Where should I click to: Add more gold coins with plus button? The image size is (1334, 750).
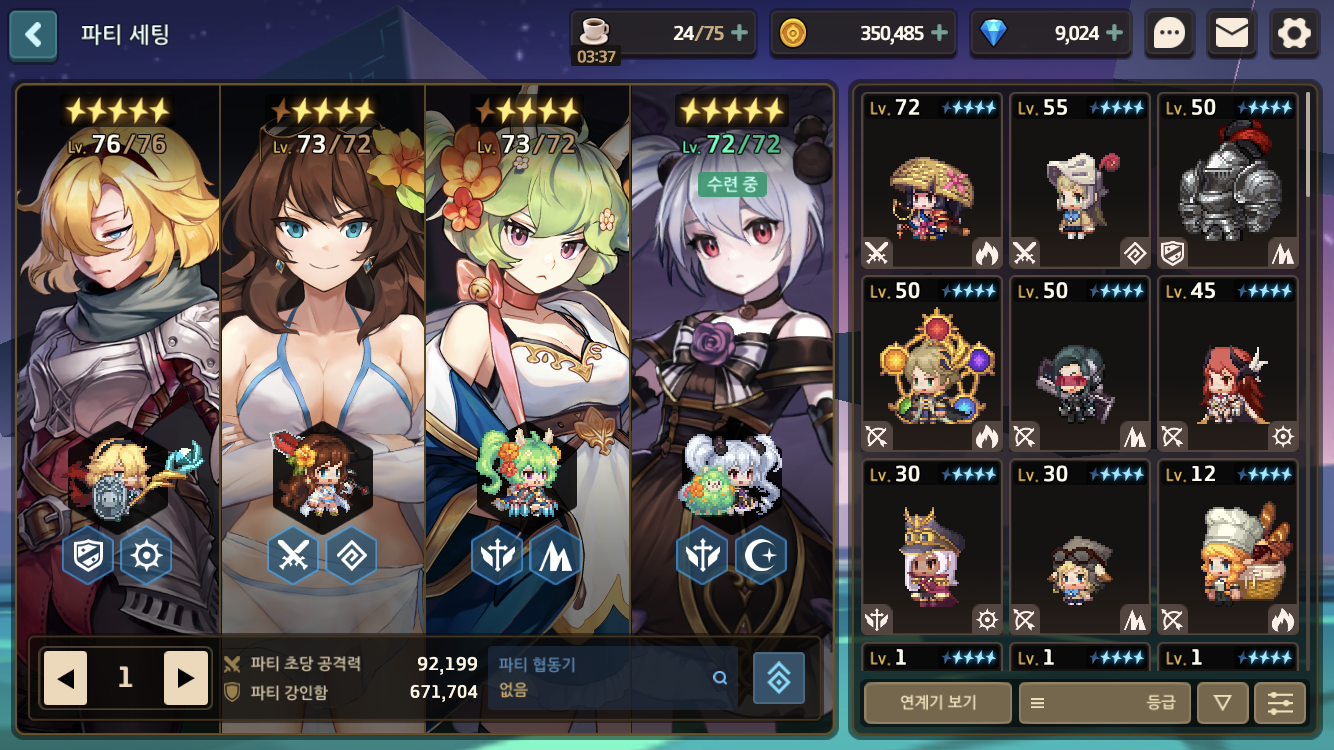pyautogui.click(x=940, y=33)
